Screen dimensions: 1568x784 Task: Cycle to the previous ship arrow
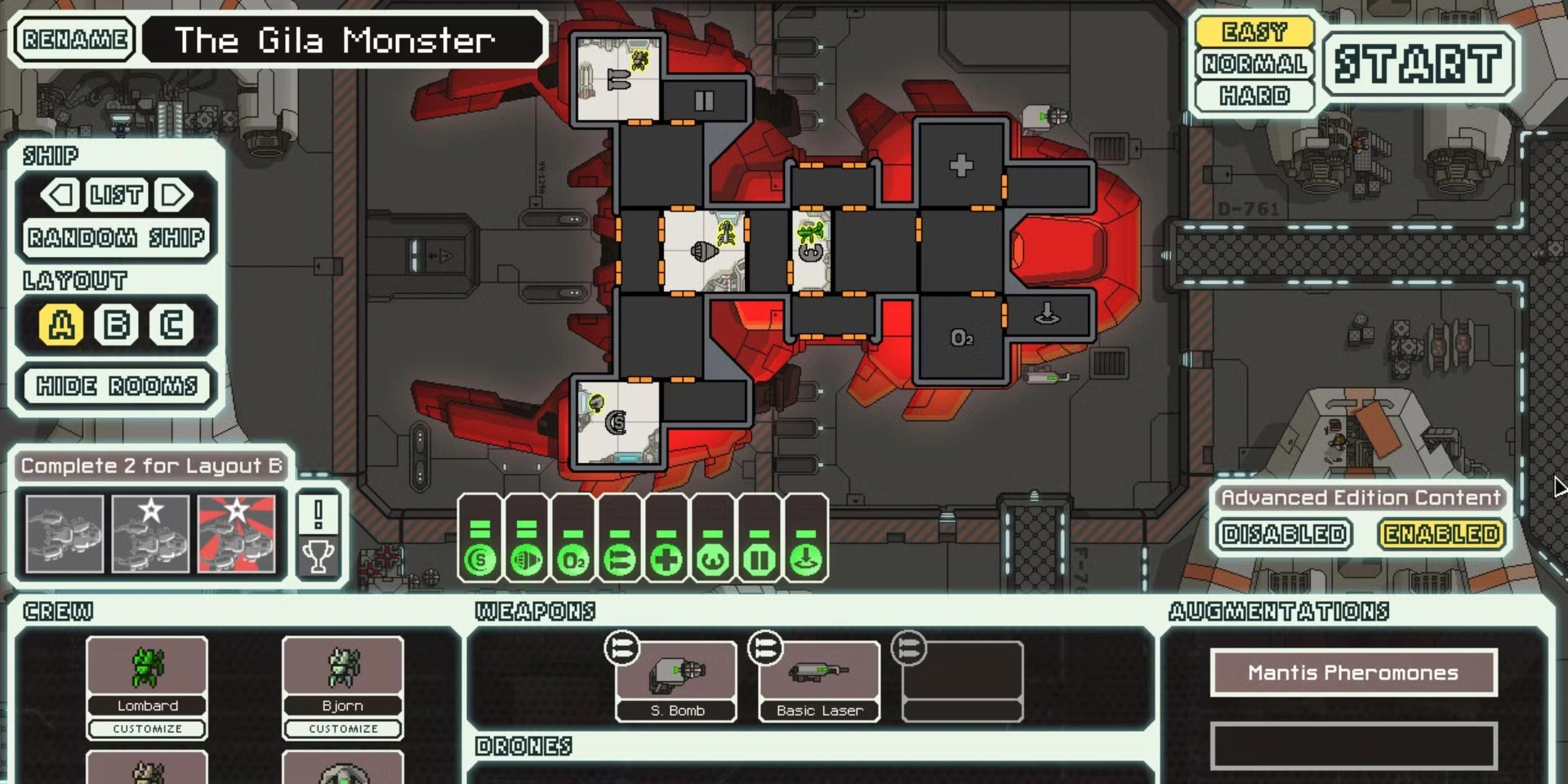pyautogui.click(x=60, y=195)
